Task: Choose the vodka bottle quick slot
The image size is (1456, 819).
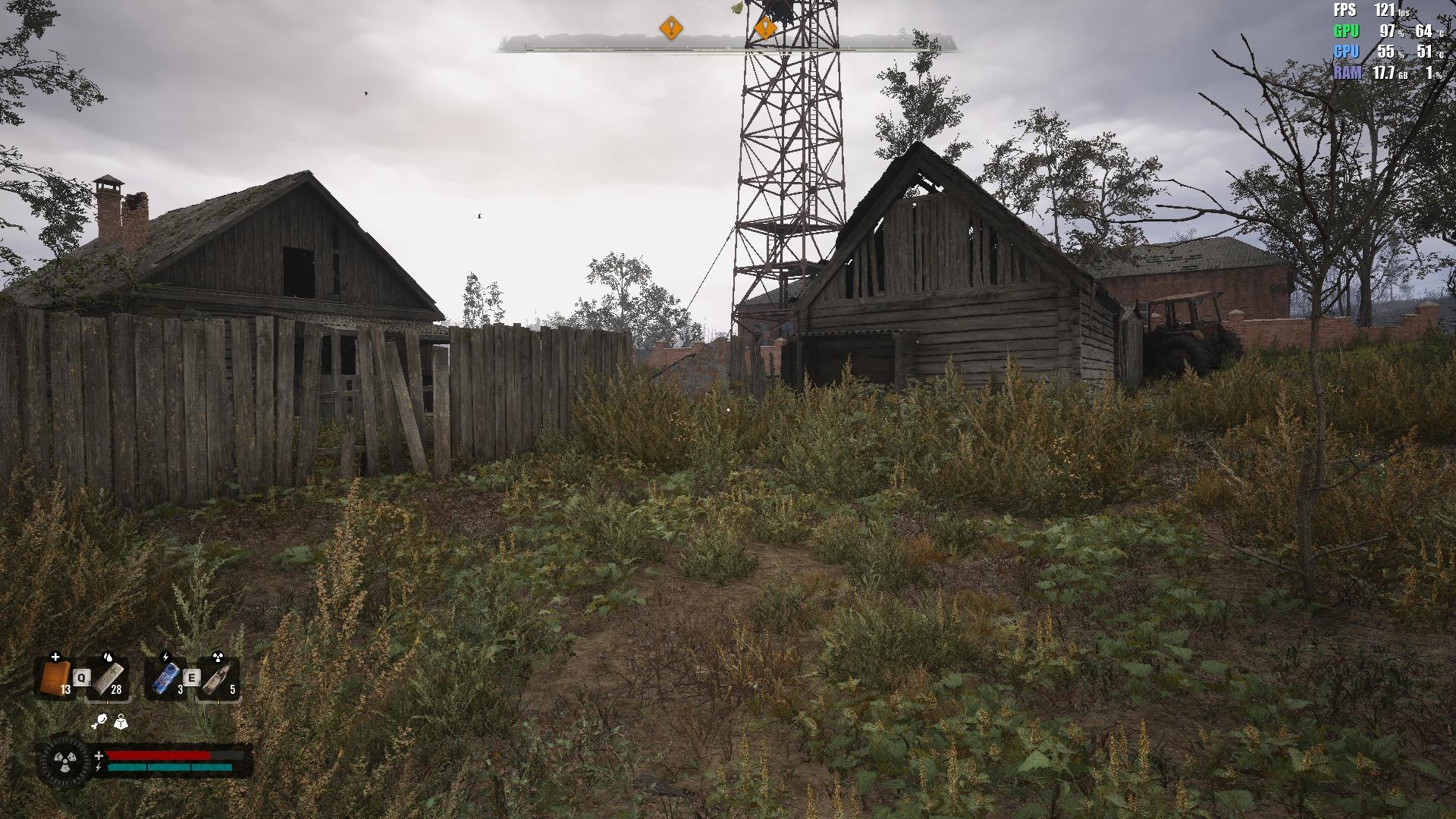Action: point(218,677)
